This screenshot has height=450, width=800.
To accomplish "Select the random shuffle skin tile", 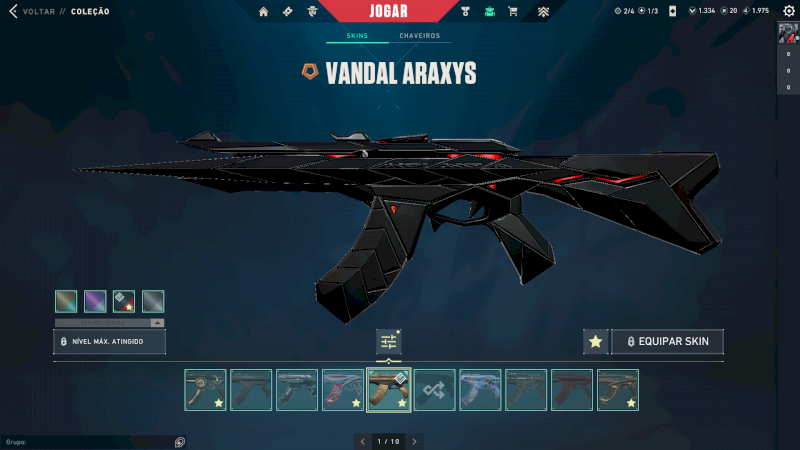I will (x=435, y=389).
